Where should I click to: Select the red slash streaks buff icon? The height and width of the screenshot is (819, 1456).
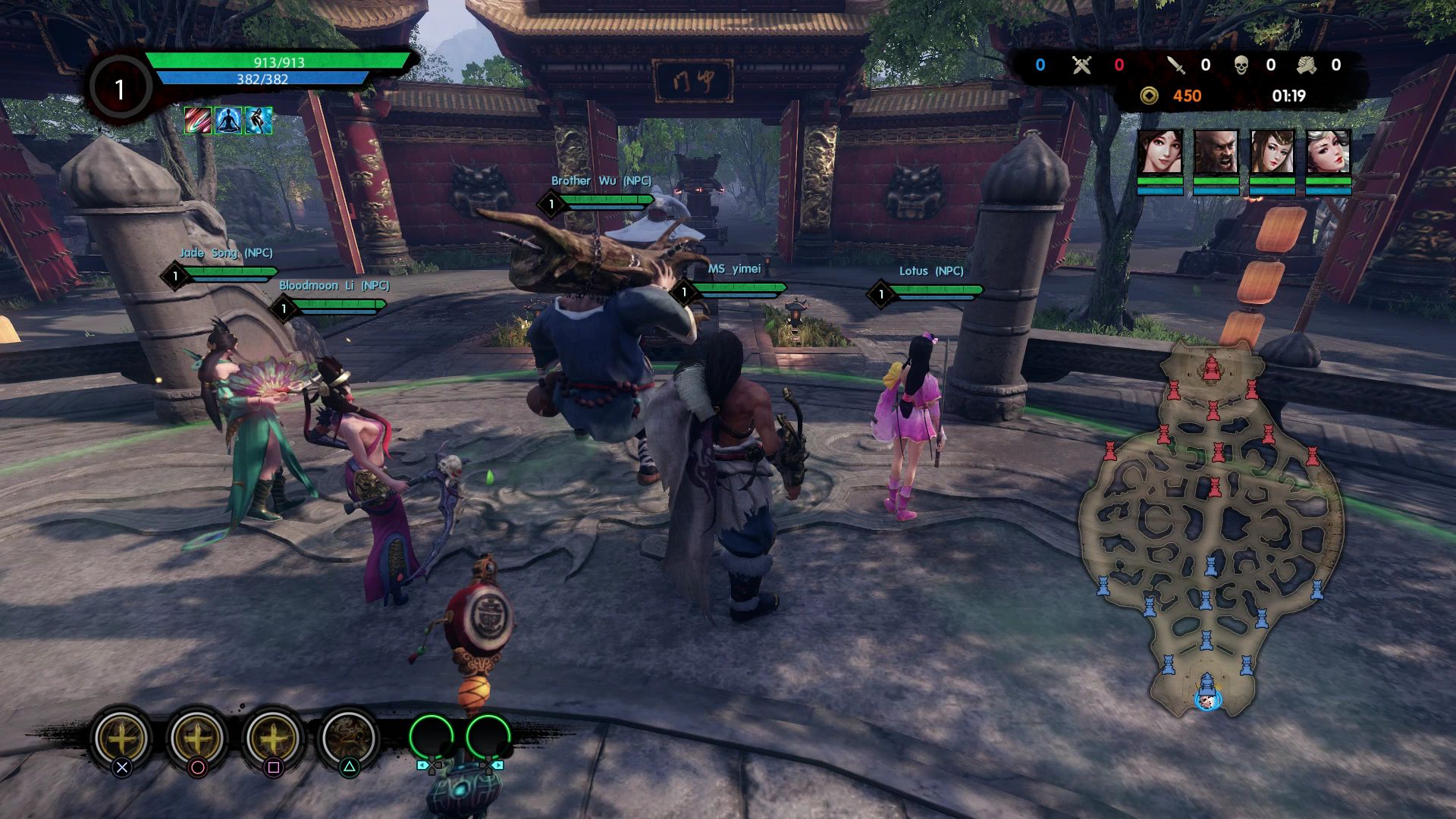click(x=198, y=121)
